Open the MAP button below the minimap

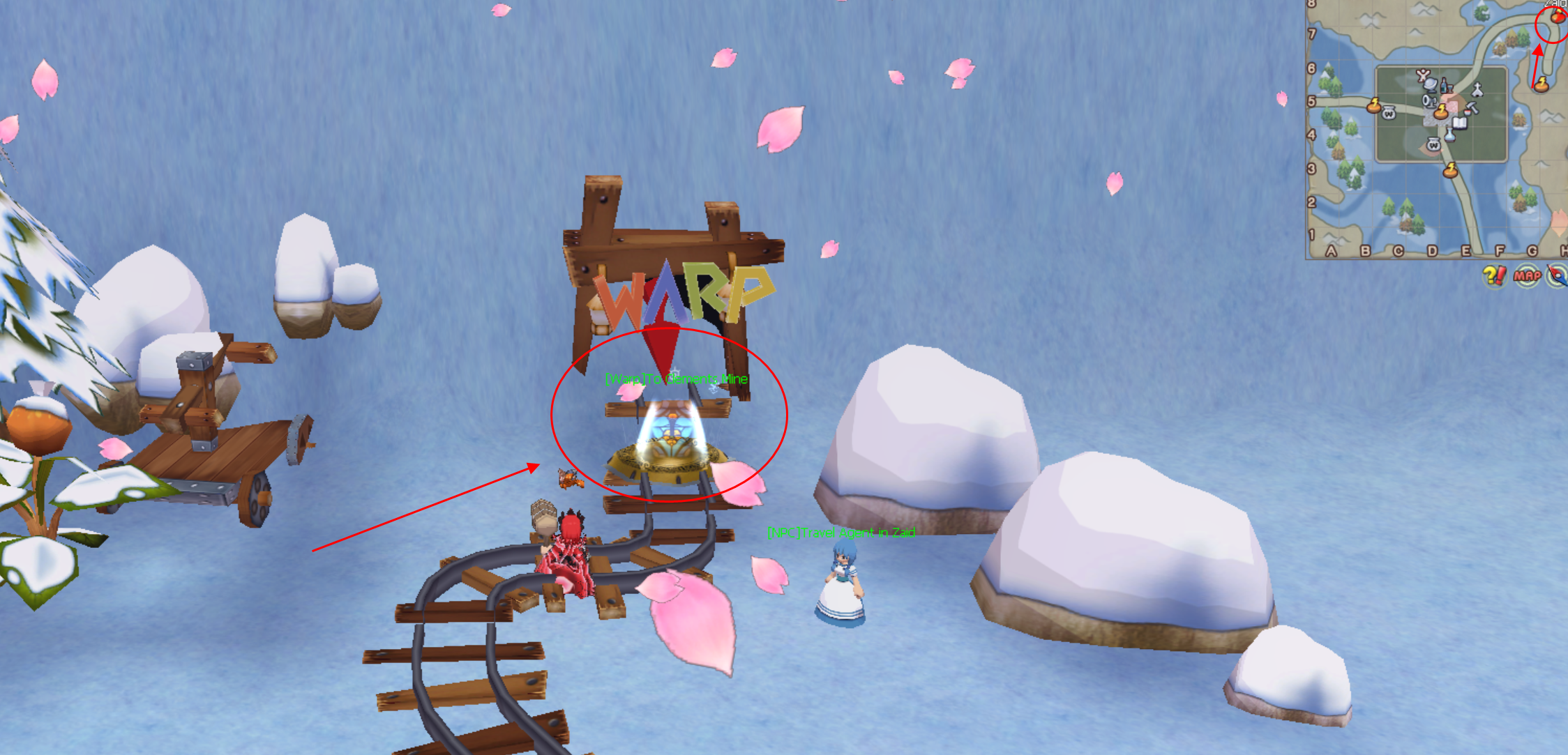[1526, 276]
